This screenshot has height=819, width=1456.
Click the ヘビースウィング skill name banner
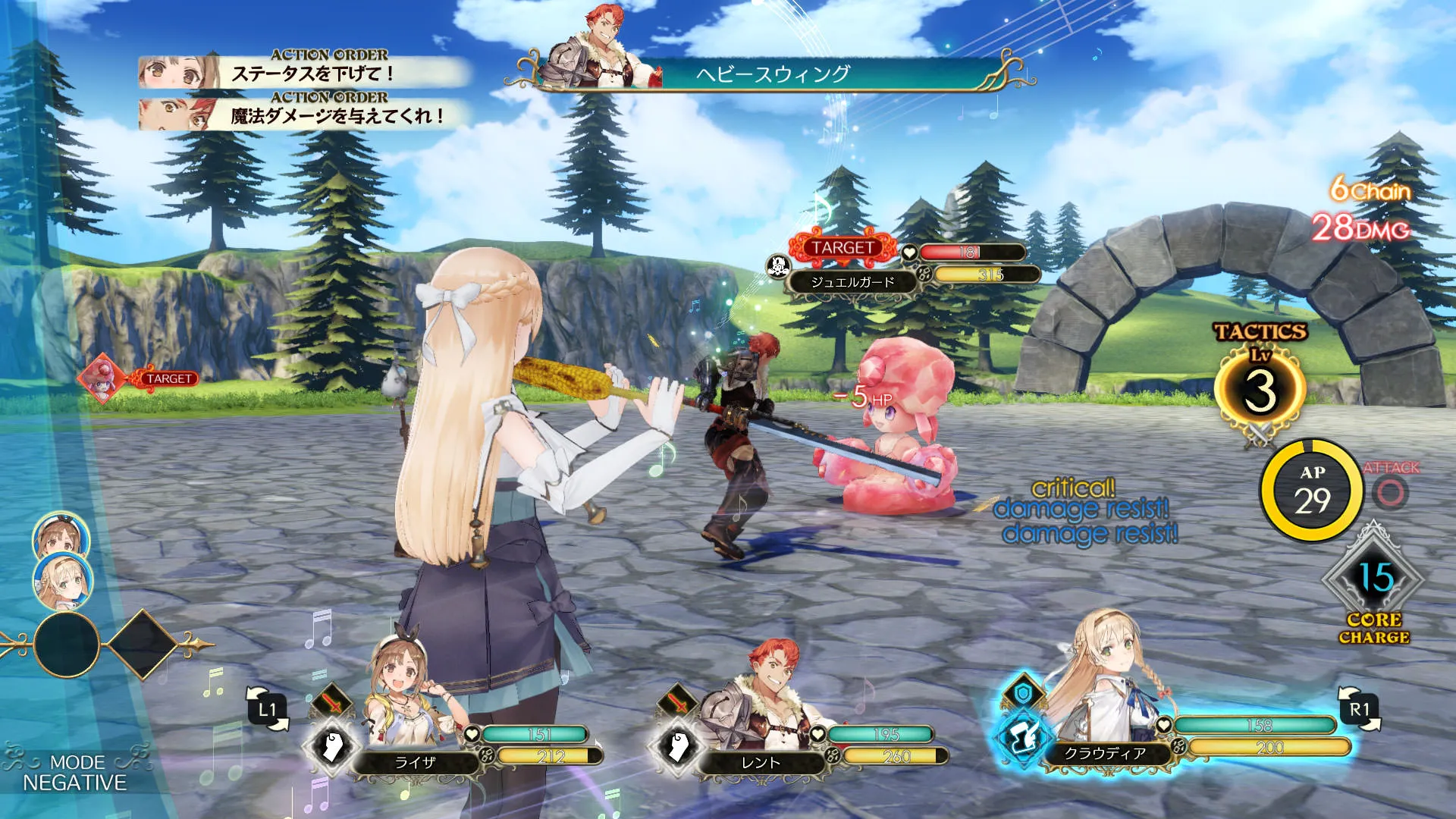tap(773, 74)
